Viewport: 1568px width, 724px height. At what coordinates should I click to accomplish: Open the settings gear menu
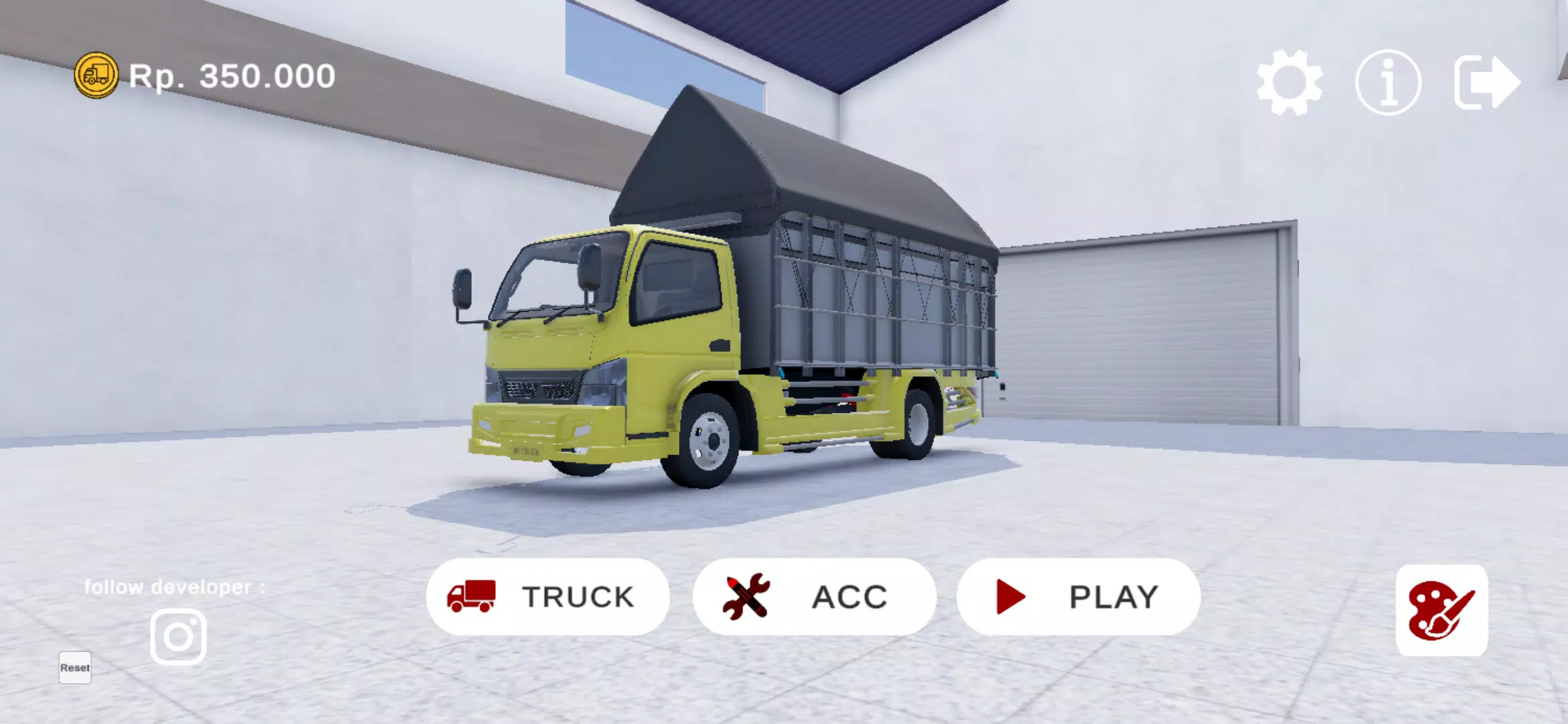1291,80
